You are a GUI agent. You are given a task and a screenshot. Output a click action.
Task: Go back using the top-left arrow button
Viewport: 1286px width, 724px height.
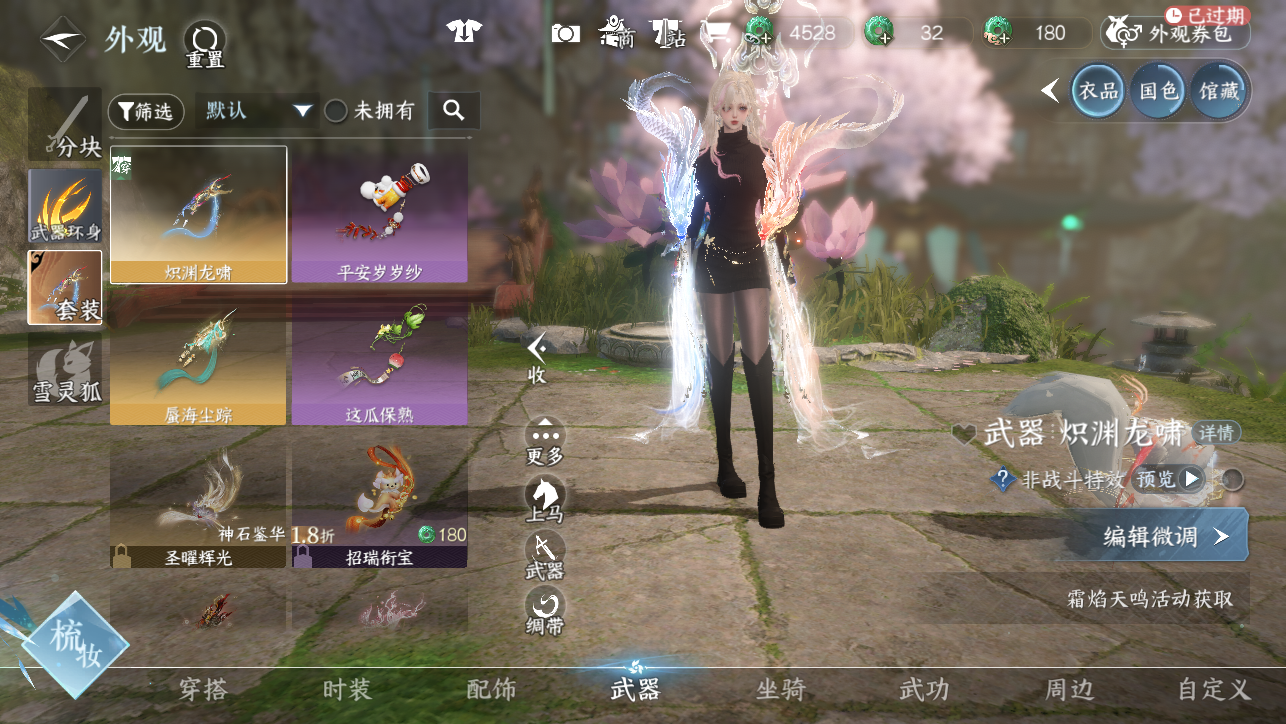point(62,40)
